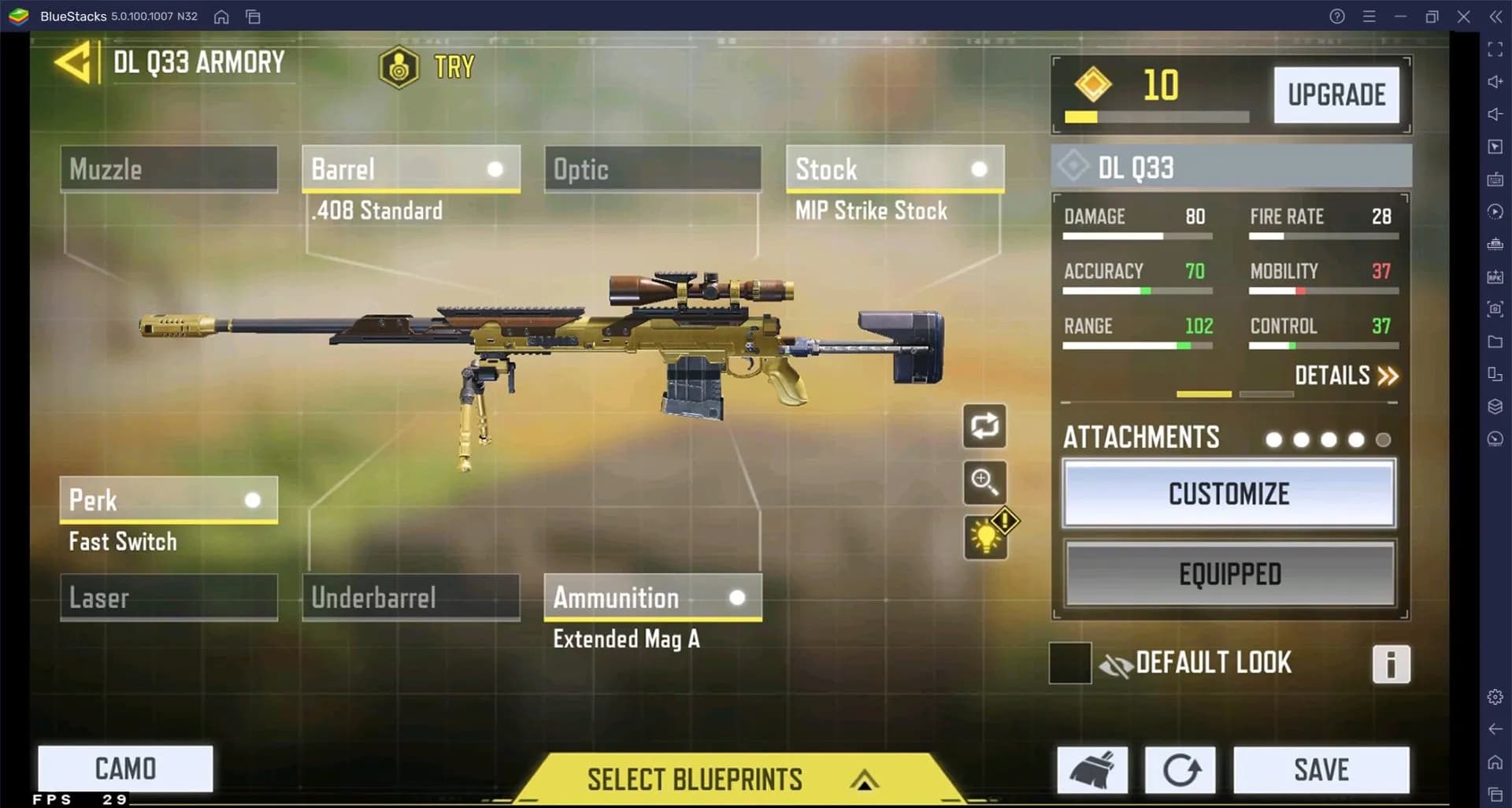Open the Camo selection
The image size is (1512, 808).
[125, 769]
